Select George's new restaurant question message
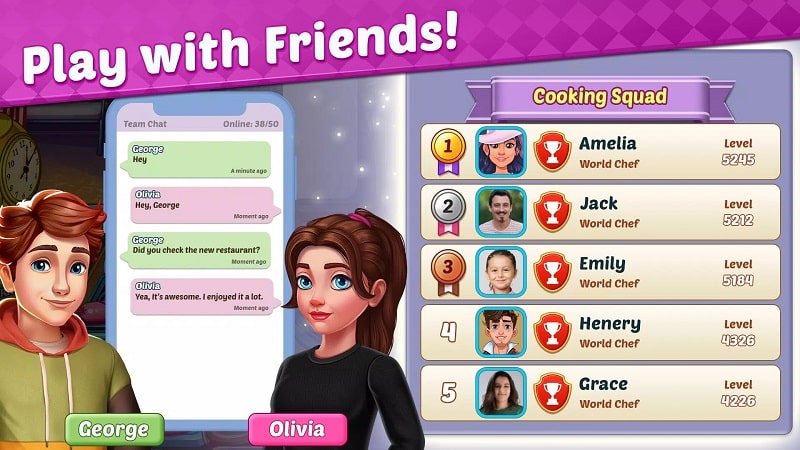The height and width of the screenshot is (450, 800). (199, 250)
